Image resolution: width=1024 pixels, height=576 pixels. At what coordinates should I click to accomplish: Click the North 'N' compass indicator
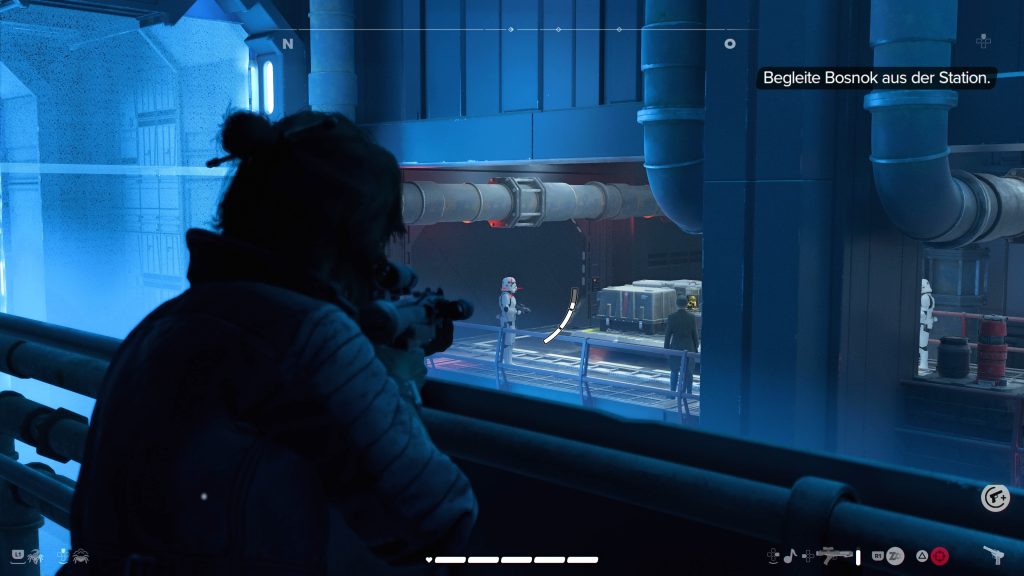pos(288,44)
